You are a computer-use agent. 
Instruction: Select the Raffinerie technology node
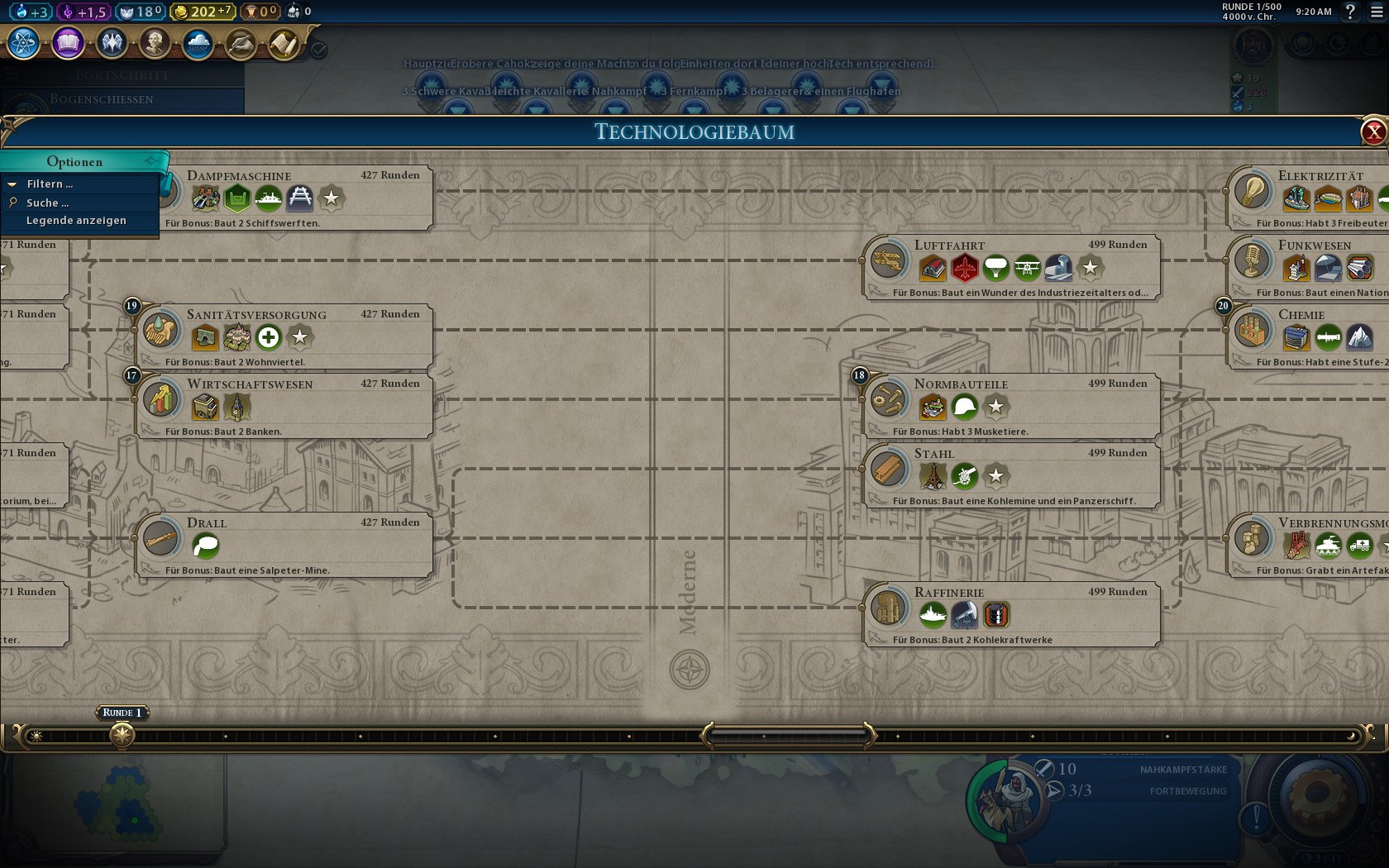click(x=949, y=593)
